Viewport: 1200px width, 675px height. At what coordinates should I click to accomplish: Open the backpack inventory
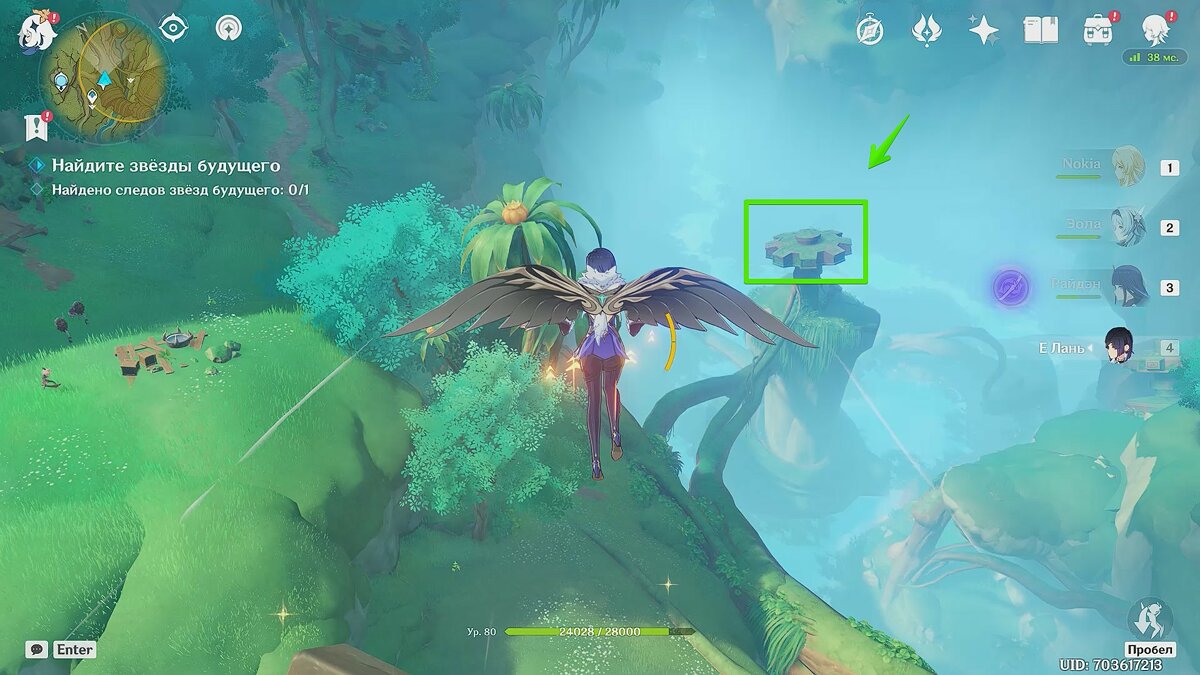1097,31
